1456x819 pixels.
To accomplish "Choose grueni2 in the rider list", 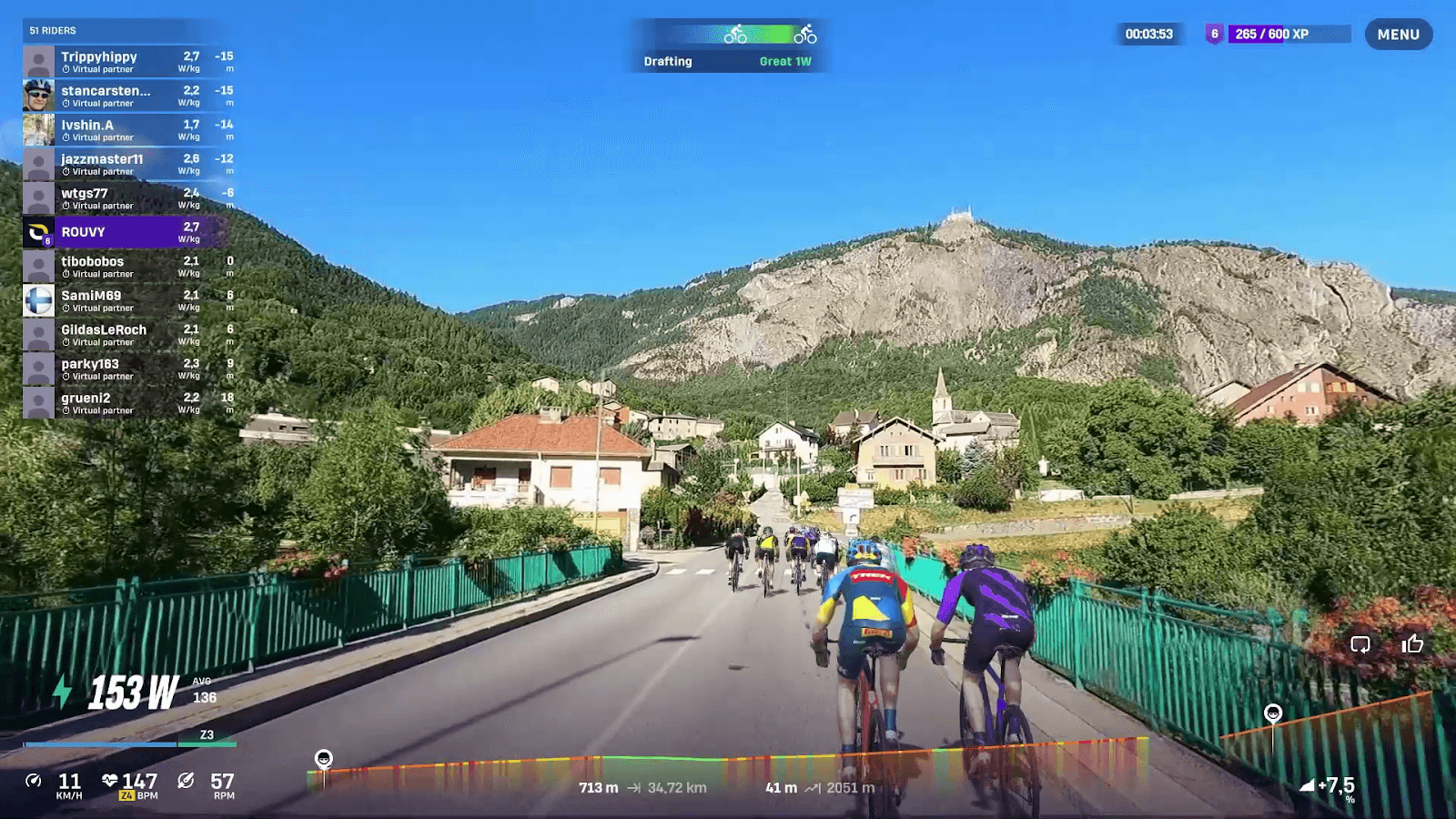I will (127, 403).
